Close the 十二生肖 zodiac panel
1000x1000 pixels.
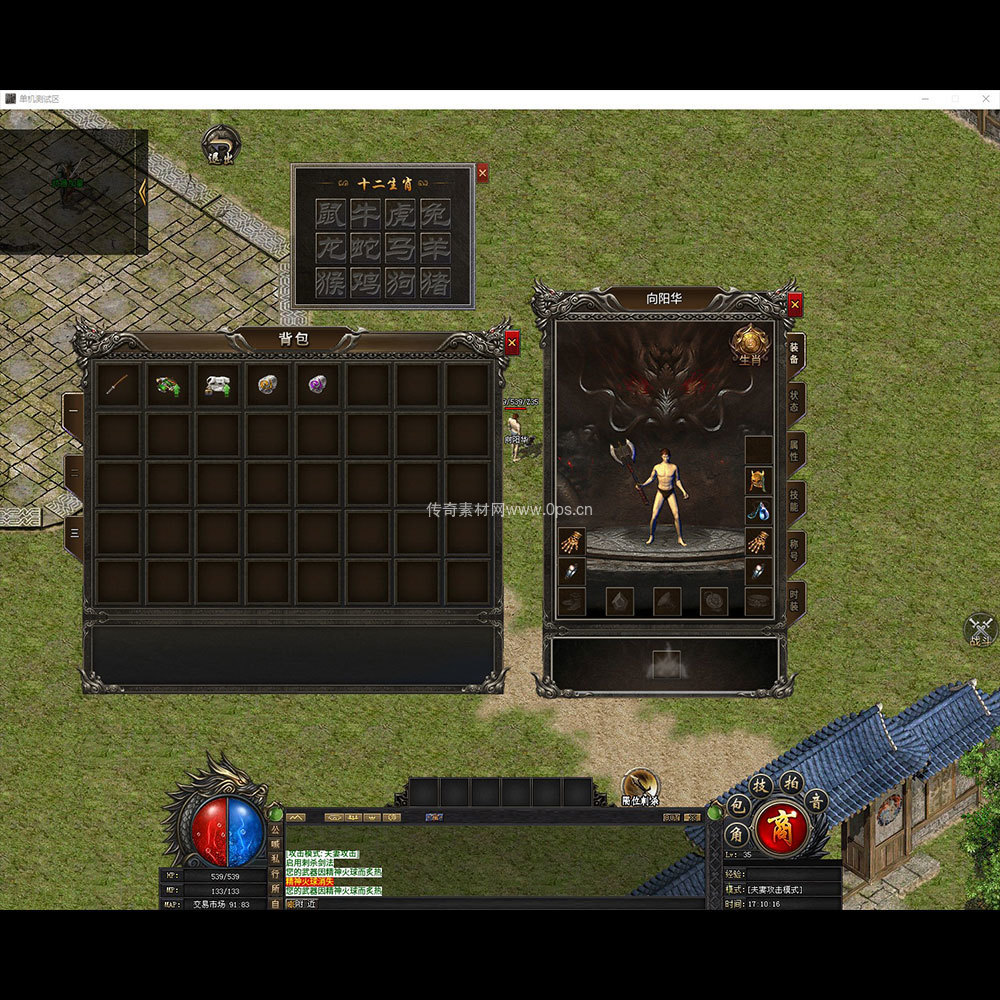tap(482, 173)
